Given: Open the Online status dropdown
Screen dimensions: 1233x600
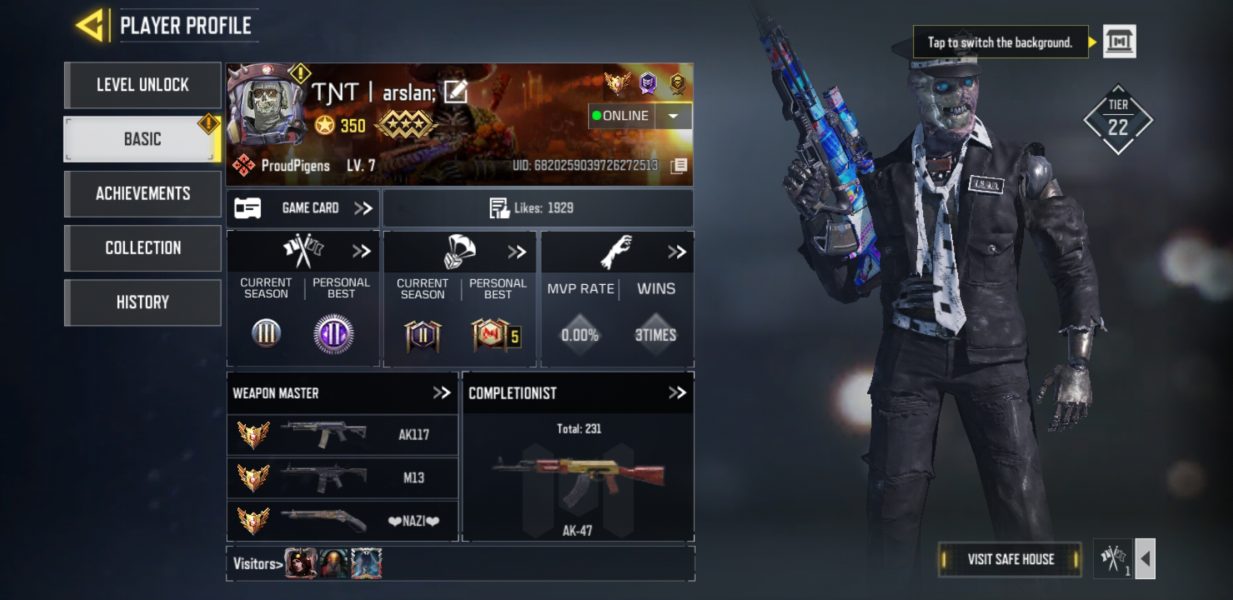Looking at the screenshot, I should 675,116.
